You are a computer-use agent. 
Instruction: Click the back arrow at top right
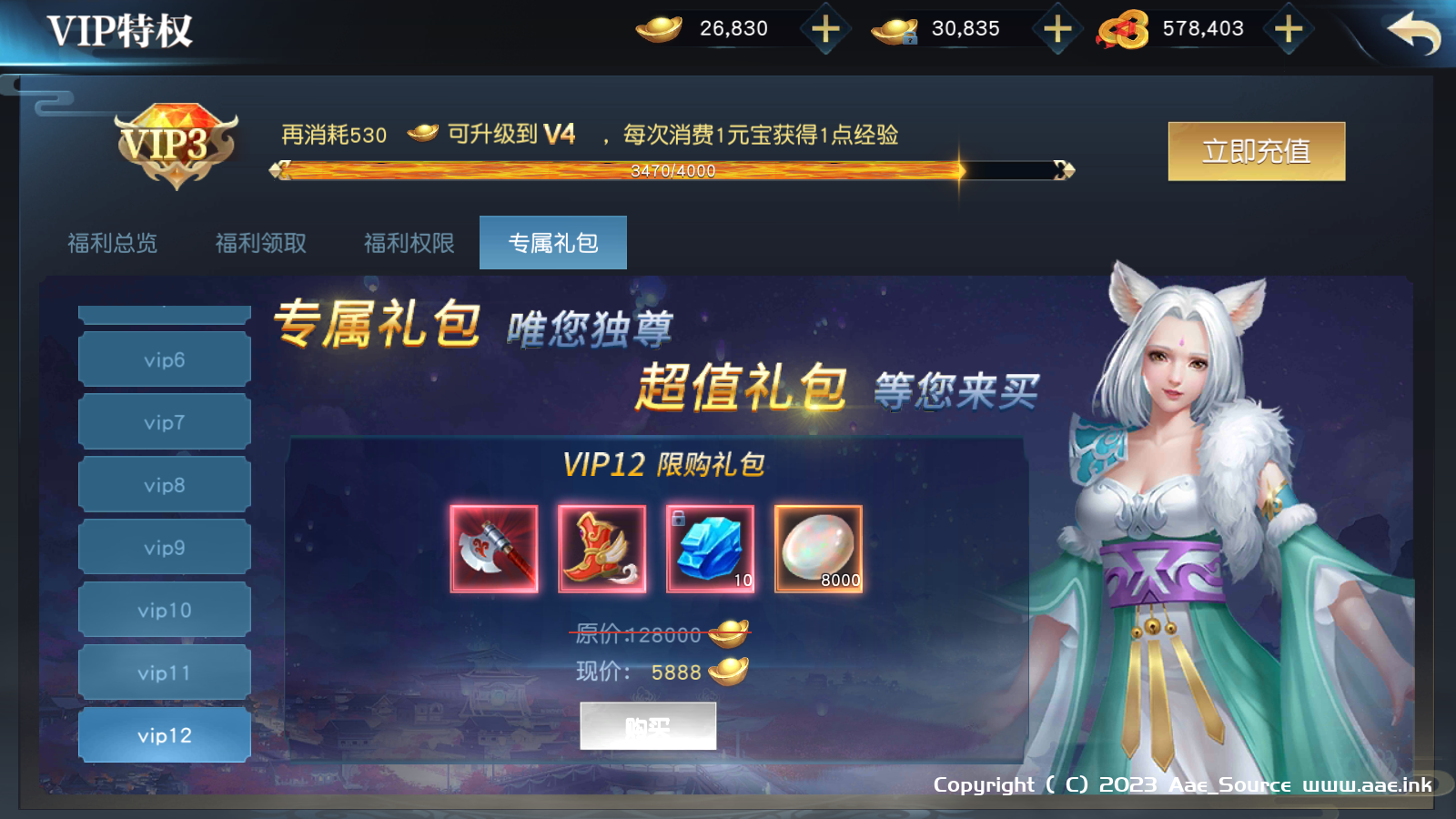point(1414,32)
